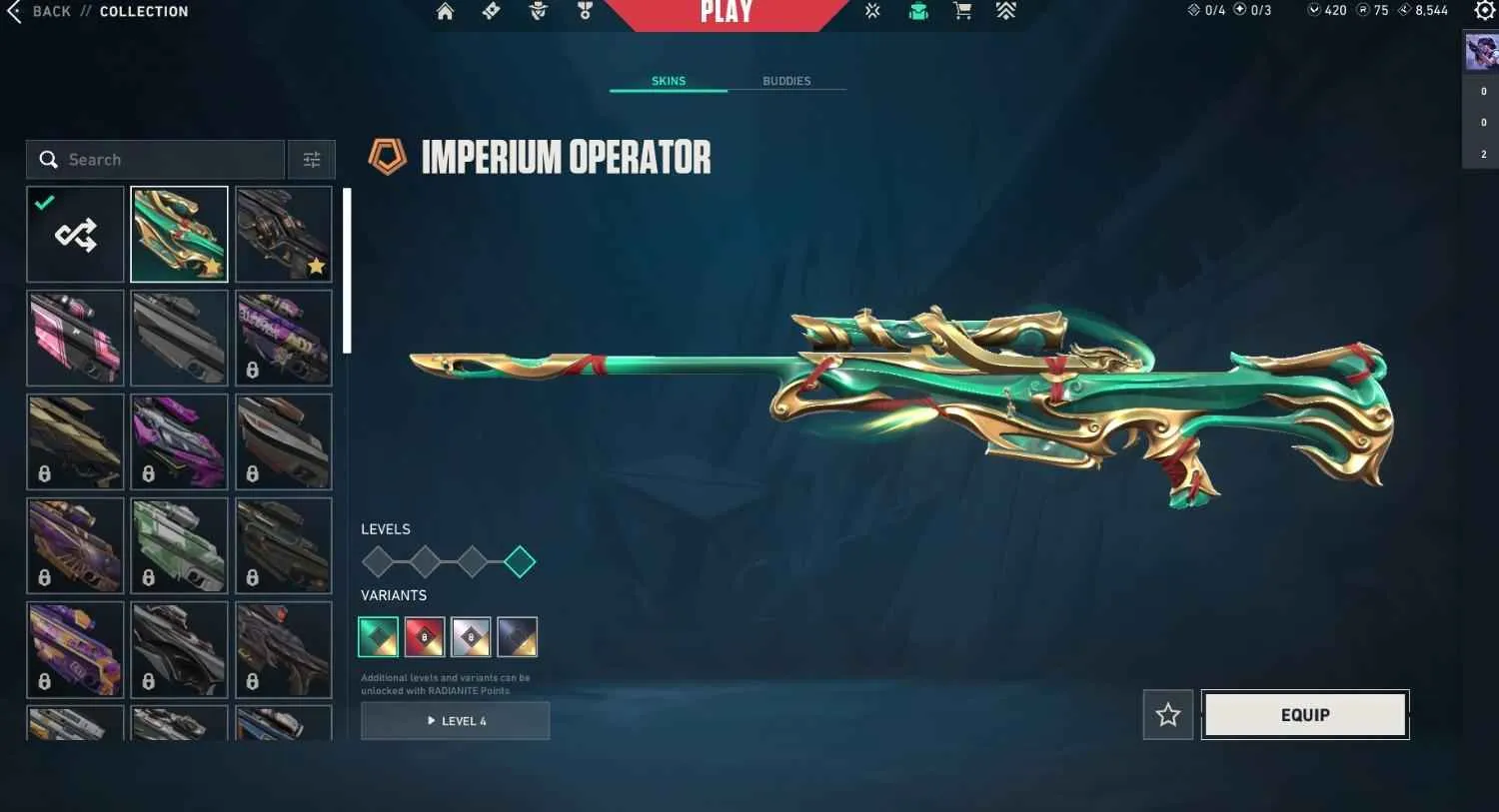The width and height of the screenshot is (1499, 812).
Task: Mark Imperium Operator as favorite with the star
Action: [x=1167, y=715]
